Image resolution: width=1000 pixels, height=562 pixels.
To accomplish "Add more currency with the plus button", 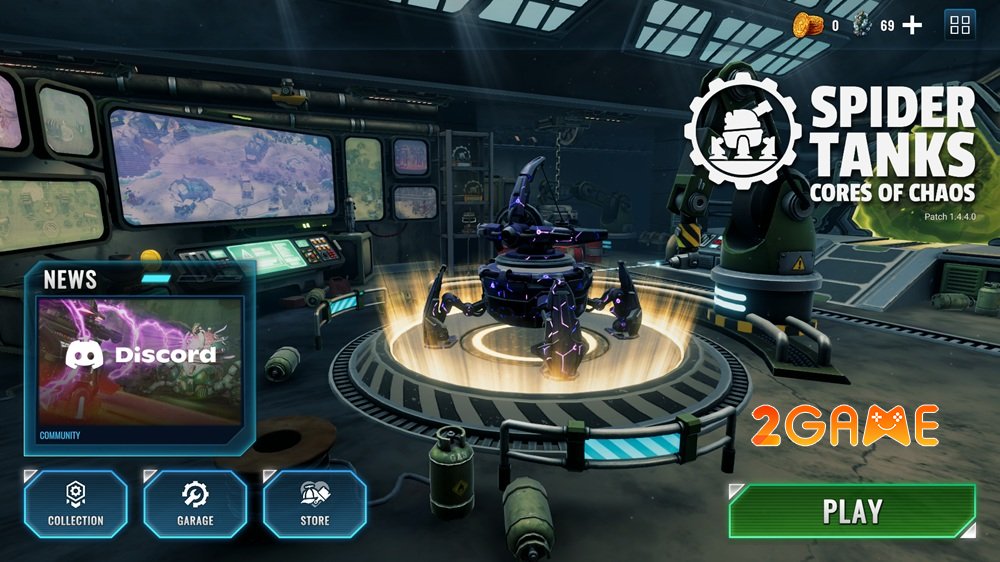I will click(x=912, y=26).
